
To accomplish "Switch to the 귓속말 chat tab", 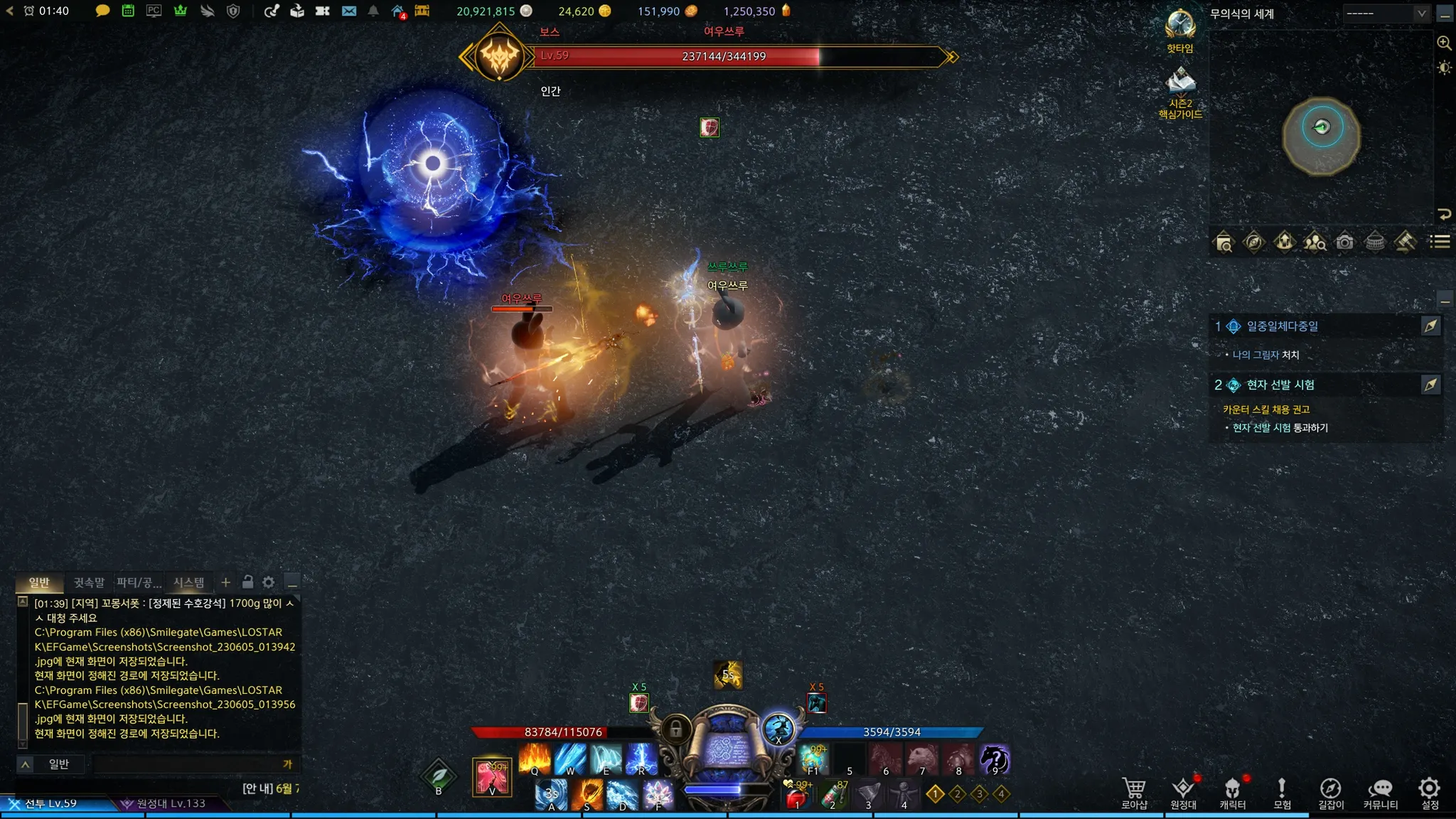I will point(89,582).
